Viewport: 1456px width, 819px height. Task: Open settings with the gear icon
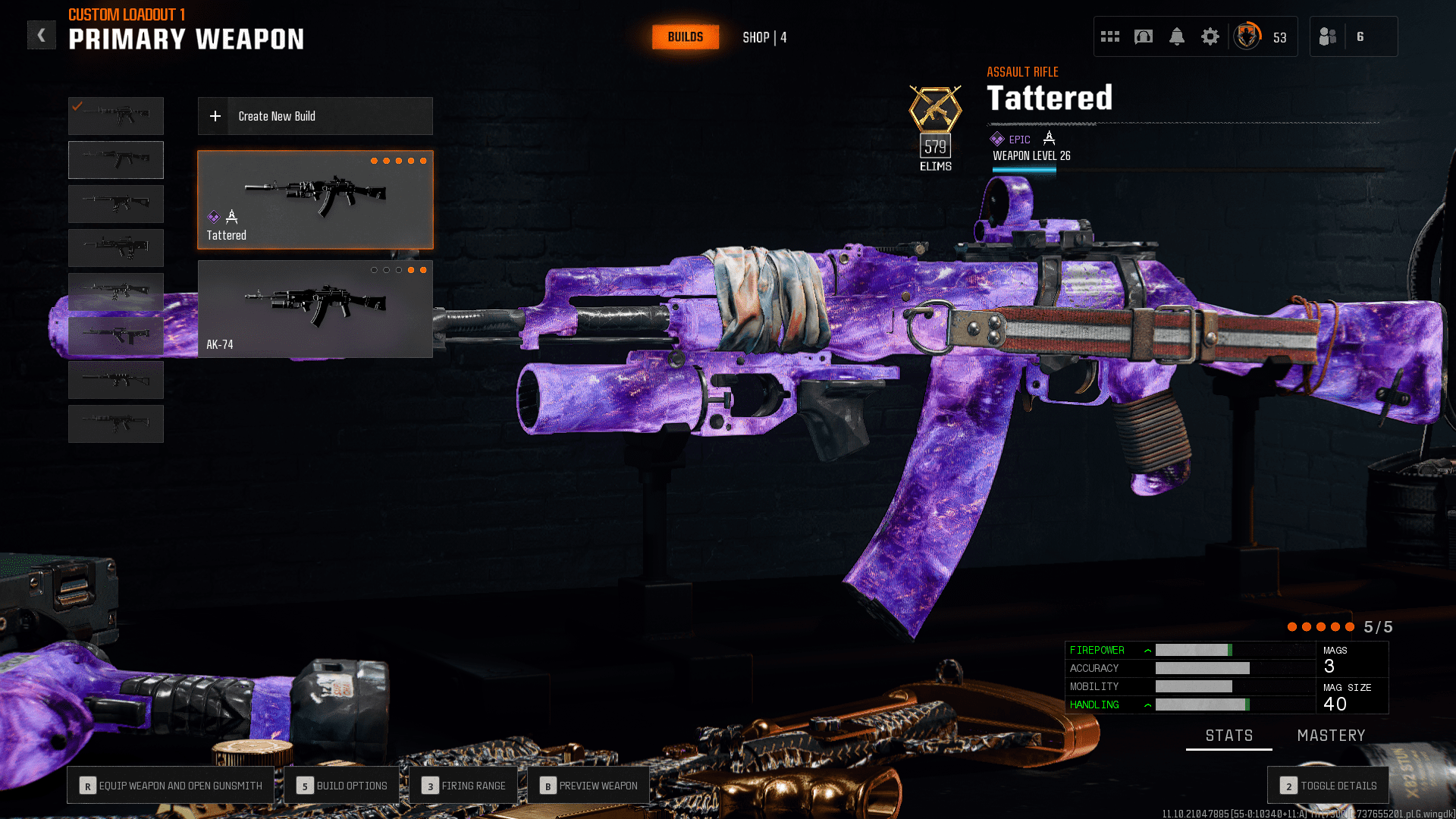[x=1210, y=36]
